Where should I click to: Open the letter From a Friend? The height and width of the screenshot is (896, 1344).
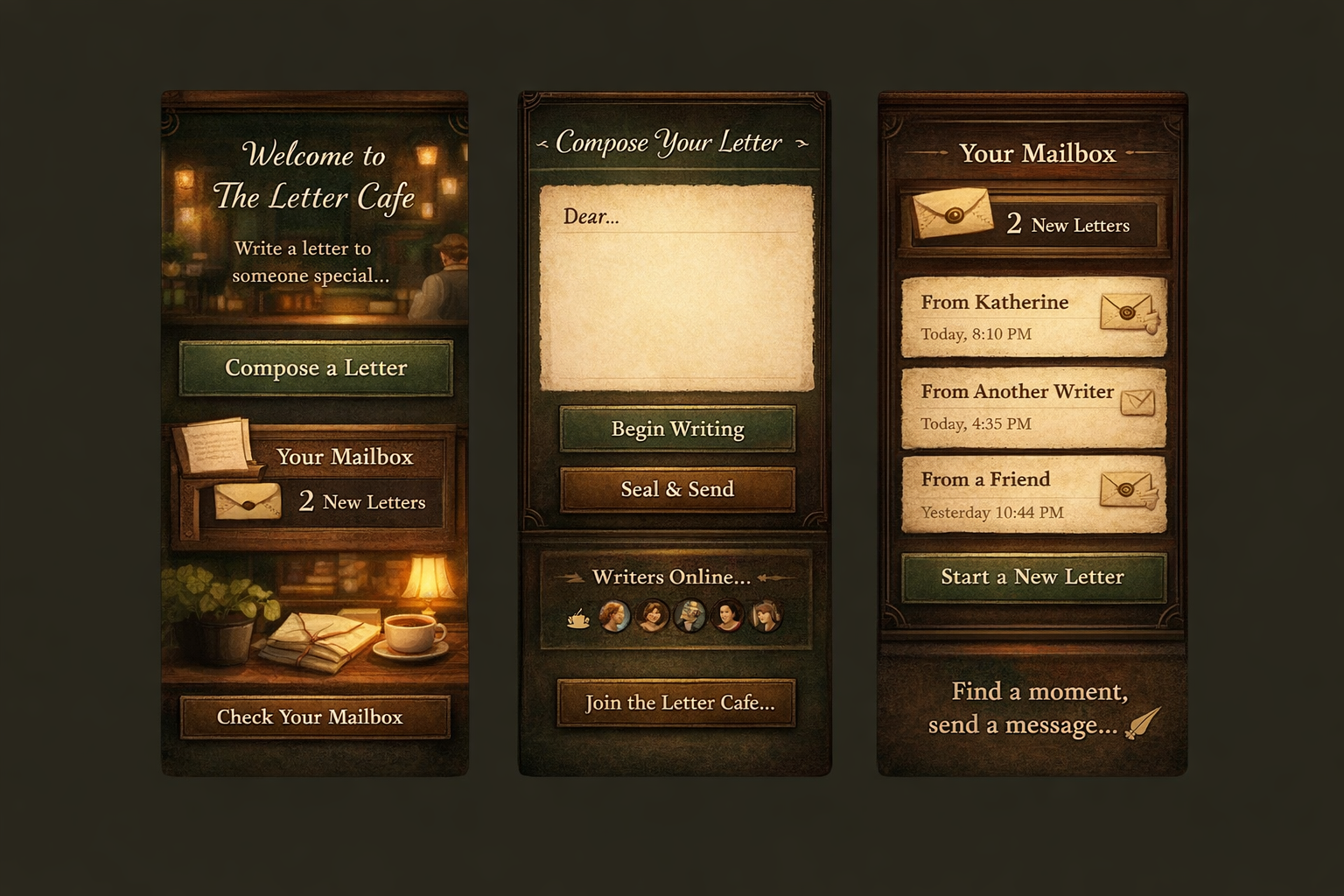1033,494
